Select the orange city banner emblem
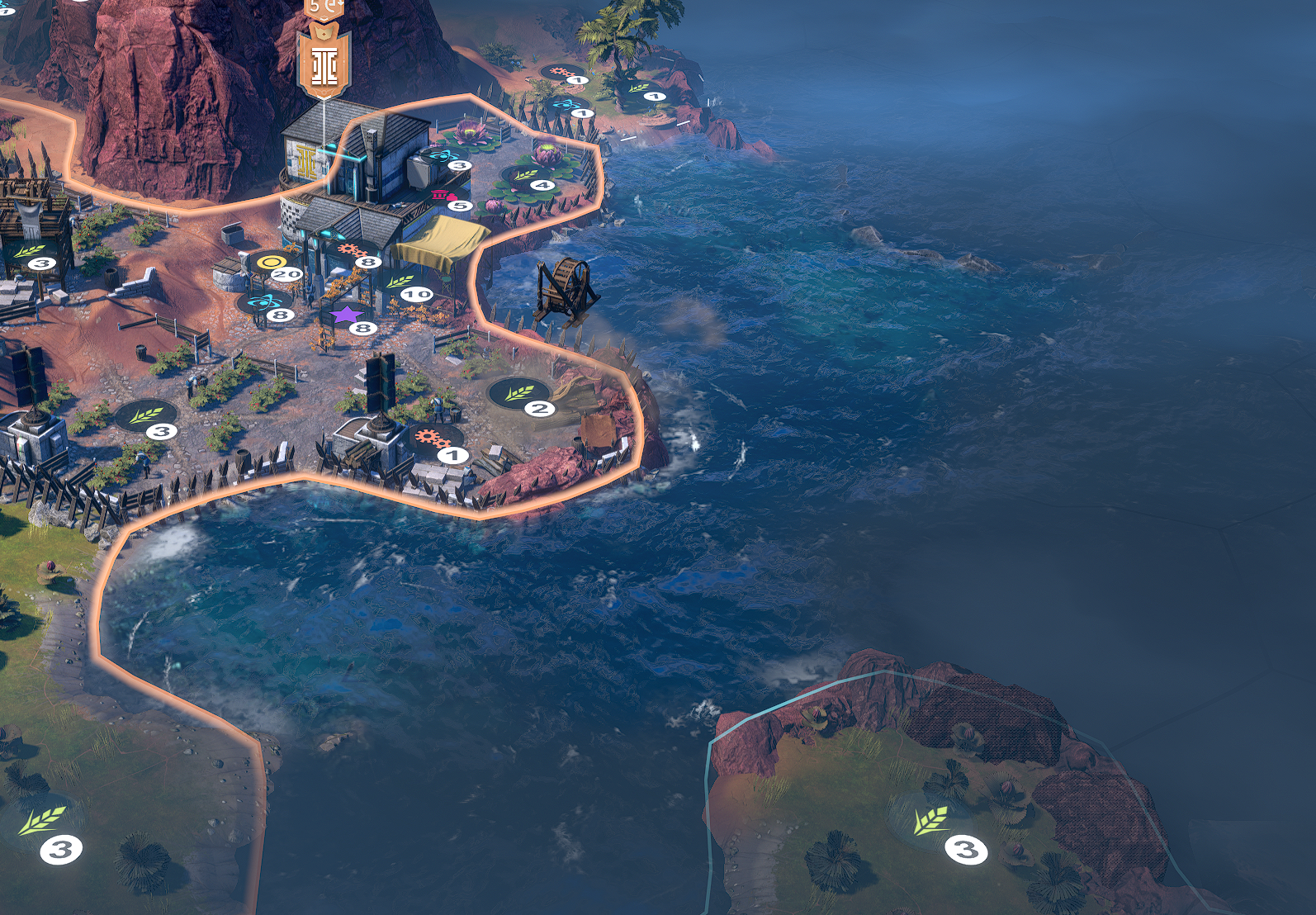Viewport: 1316px width, 915px height. pos(324,63)
